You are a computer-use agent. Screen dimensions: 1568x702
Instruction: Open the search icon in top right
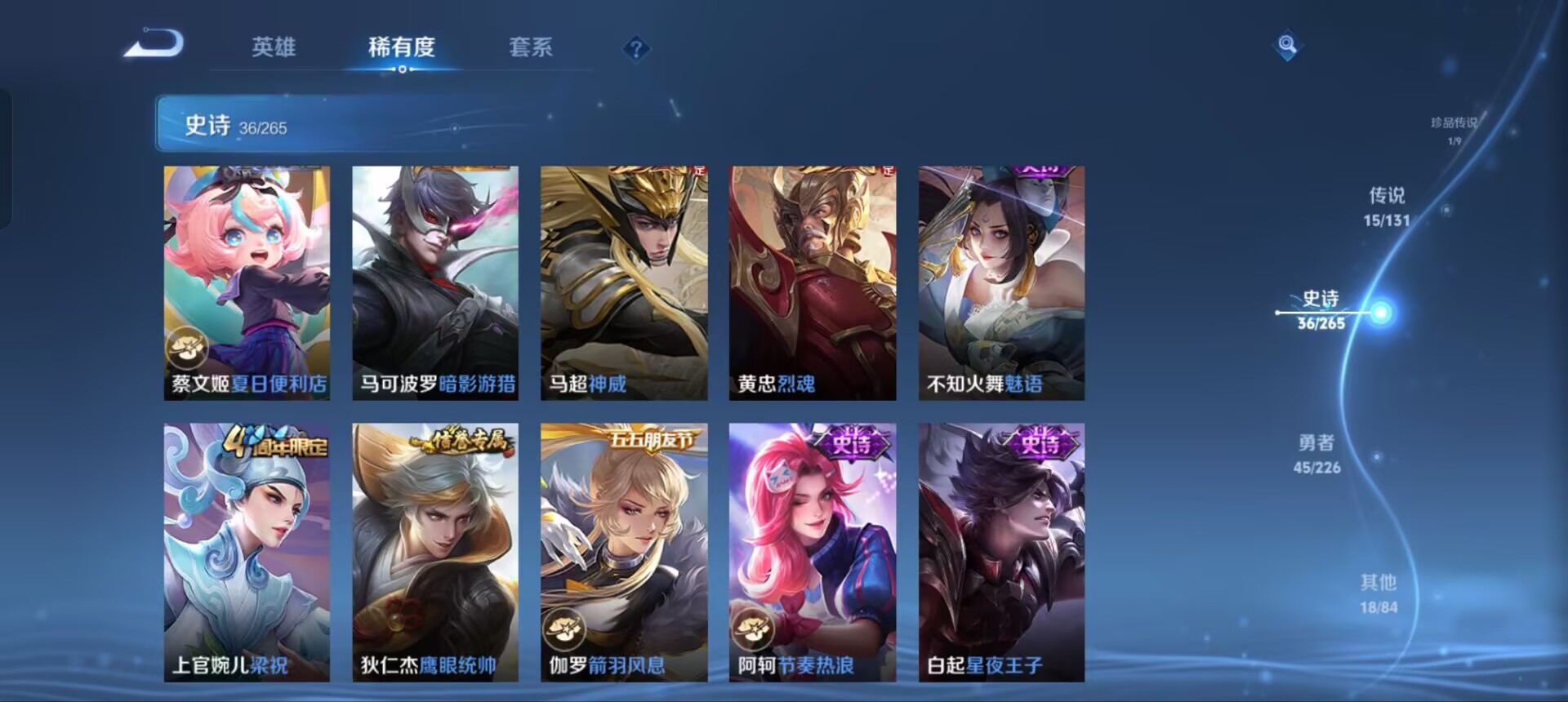1287,47
